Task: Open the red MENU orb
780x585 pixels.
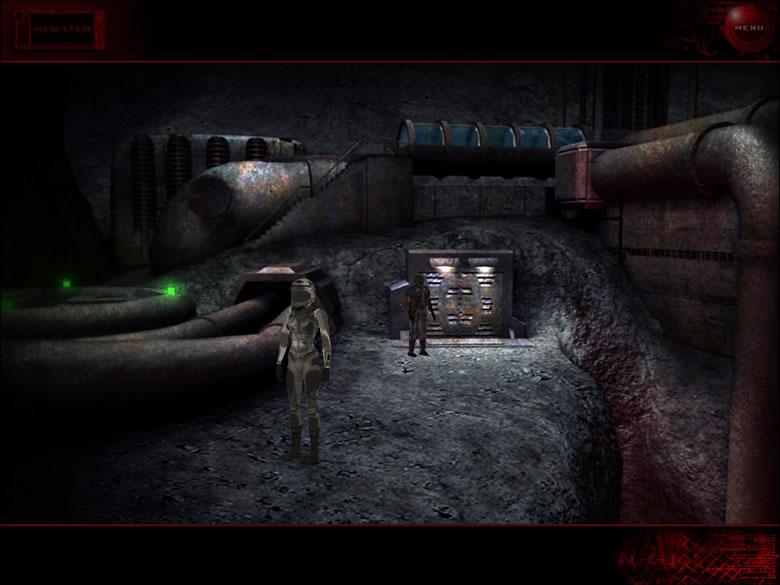Action: point(748,27)
